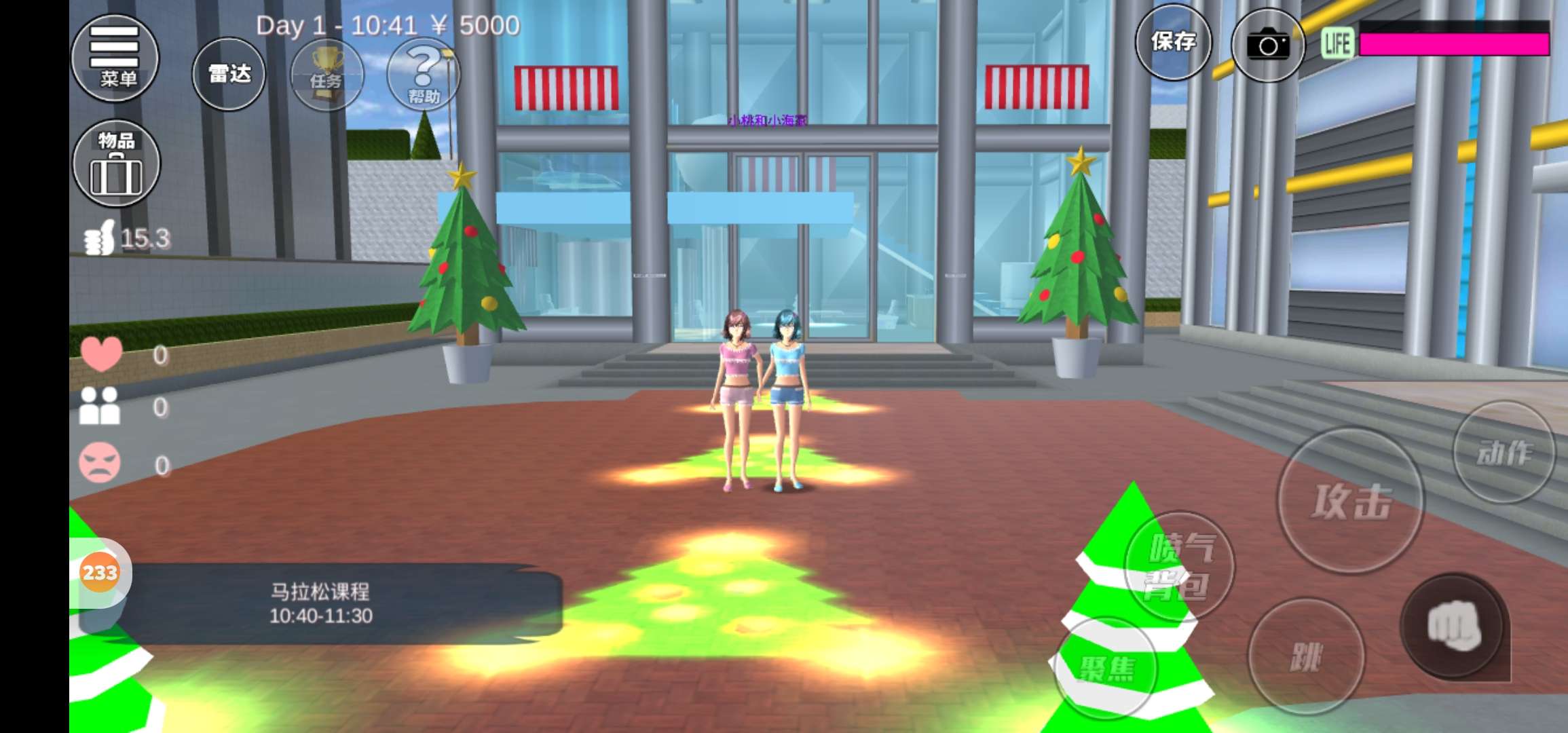The width and height of the screenshot is (1568, 733).
Task: Open the 动作 actions button
Action: pyautogui.click(x=1504, y=452)
